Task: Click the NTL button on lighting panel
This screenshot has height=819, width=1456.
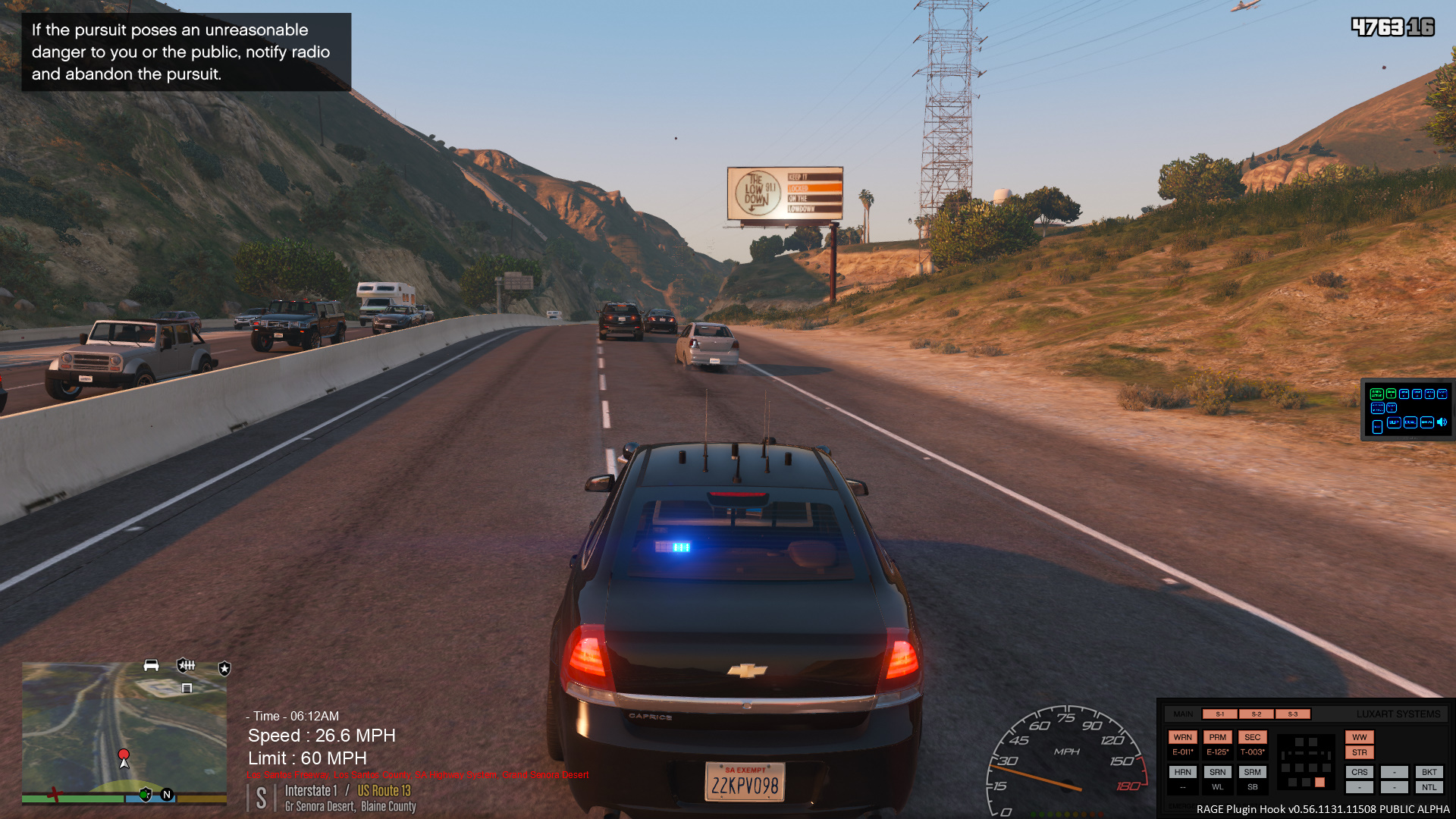Action: pos(1429,787)
